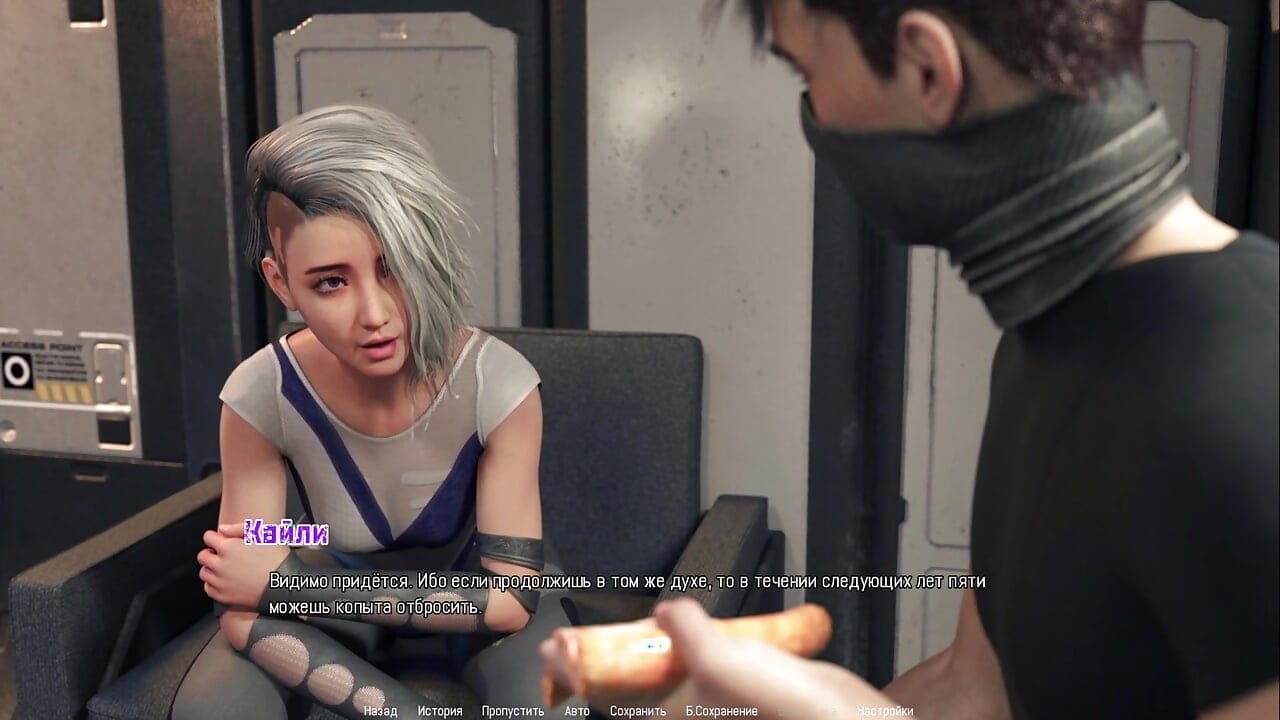Image resolution: width=1280 pixels, height=720 pixels.
Task: Open the Сохранить save menu
Action: click(638, 711)
